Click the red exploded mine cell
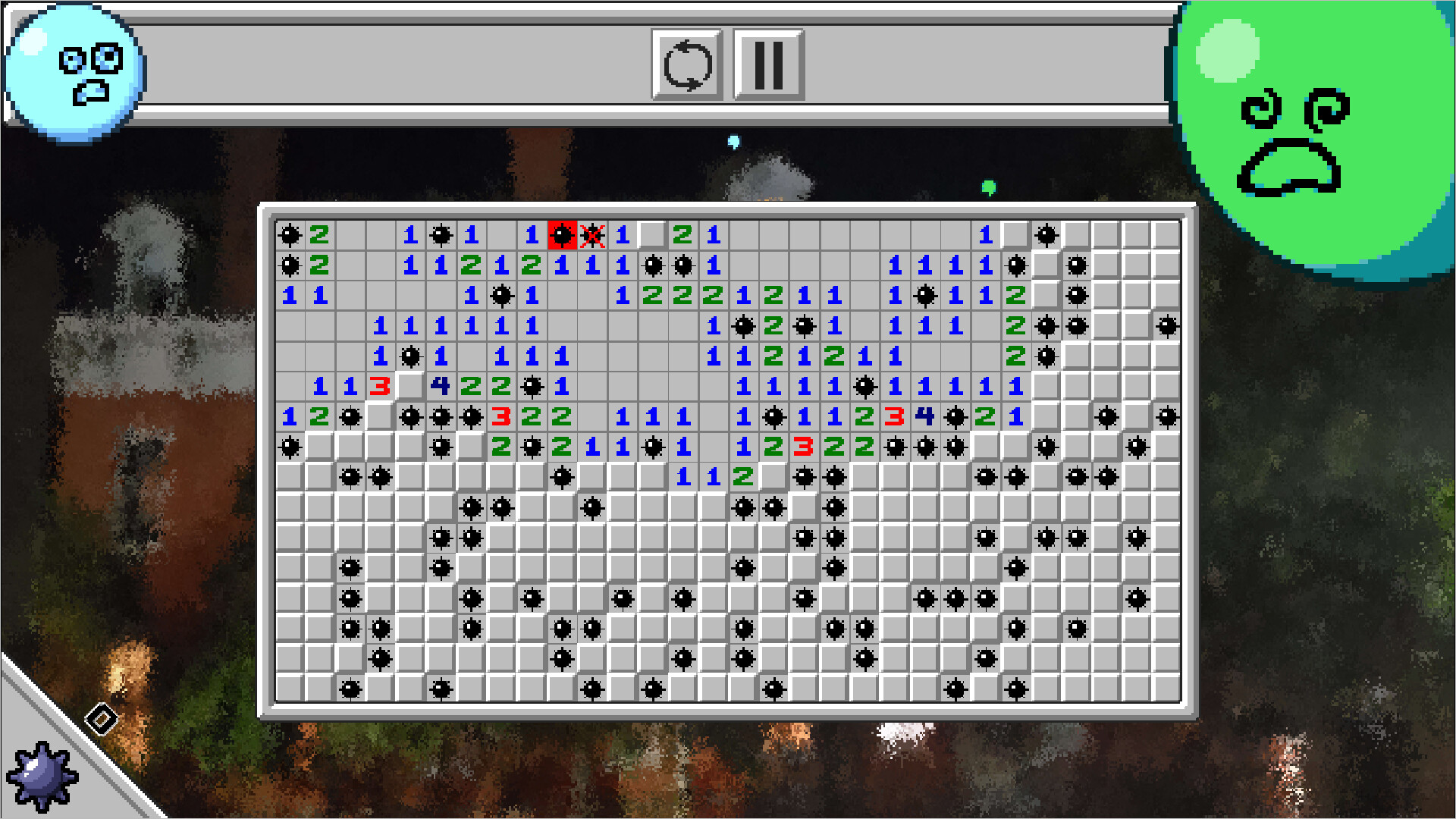Viewport: 1456px width, 819px height. pos(562,235)
